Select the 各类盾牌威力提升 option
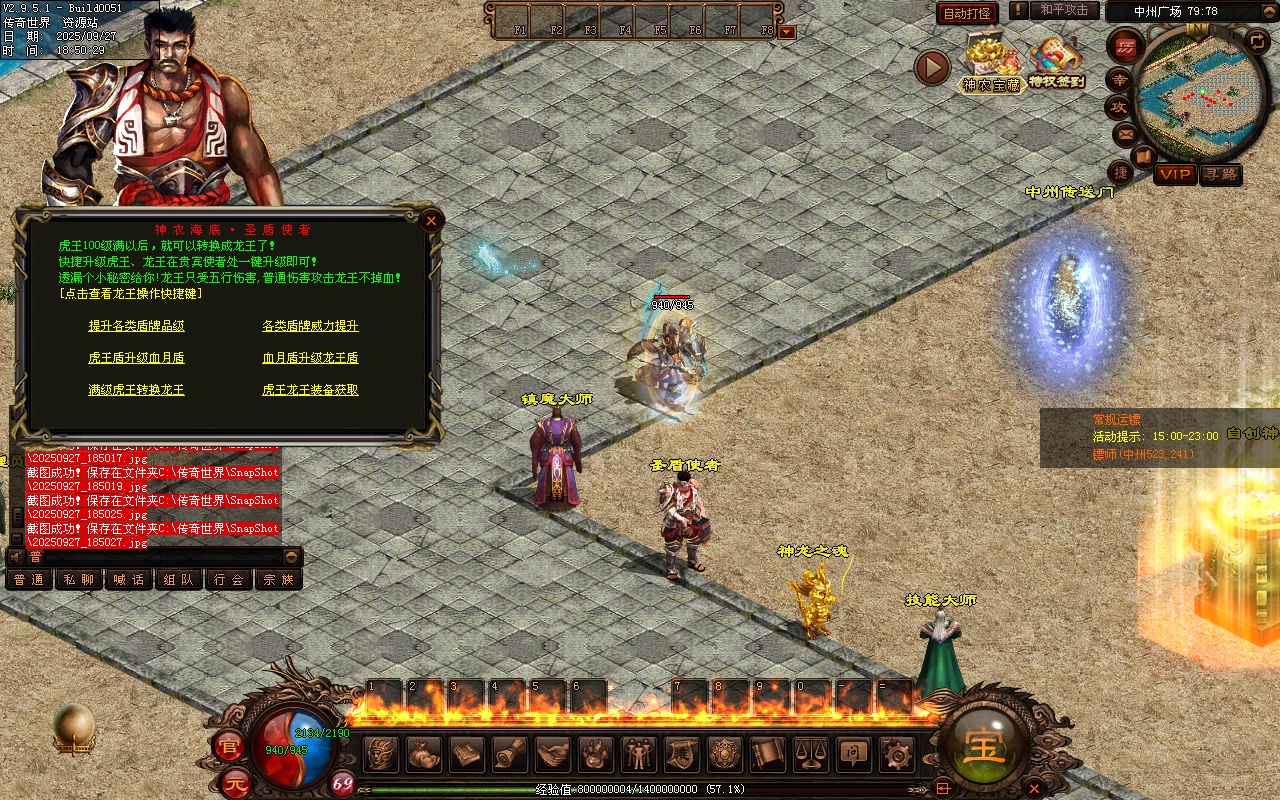1280x800 pixels. point(310,326)
